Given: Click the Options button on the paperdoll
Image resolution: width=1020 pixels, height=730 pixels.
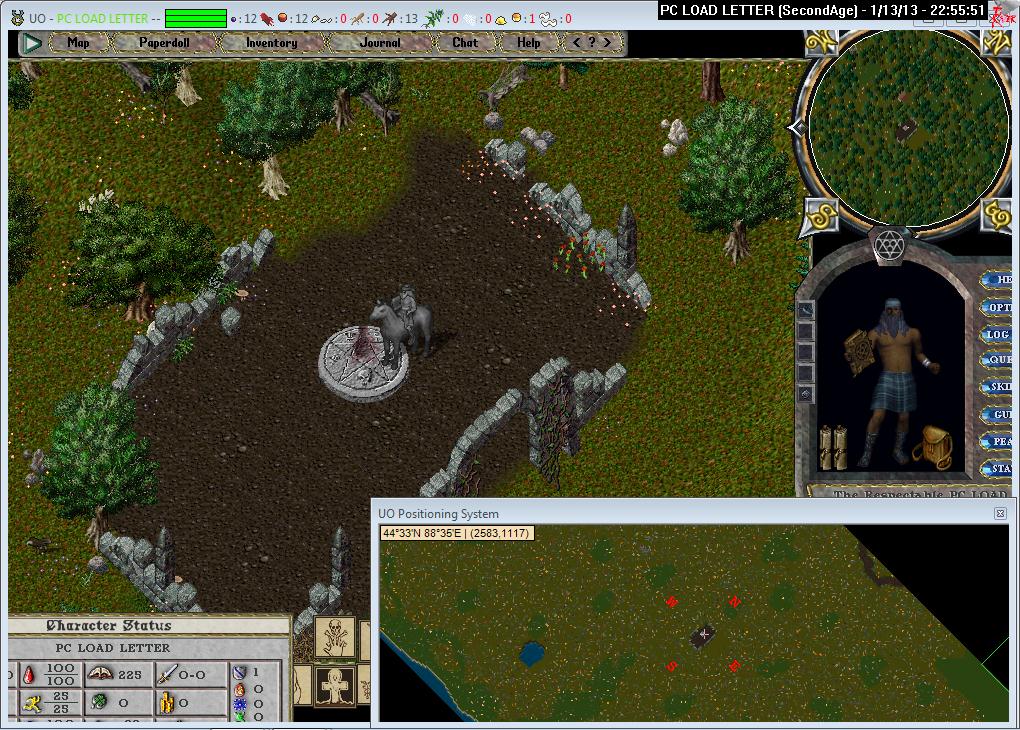Looking at the screenshot, I should 999,307.
